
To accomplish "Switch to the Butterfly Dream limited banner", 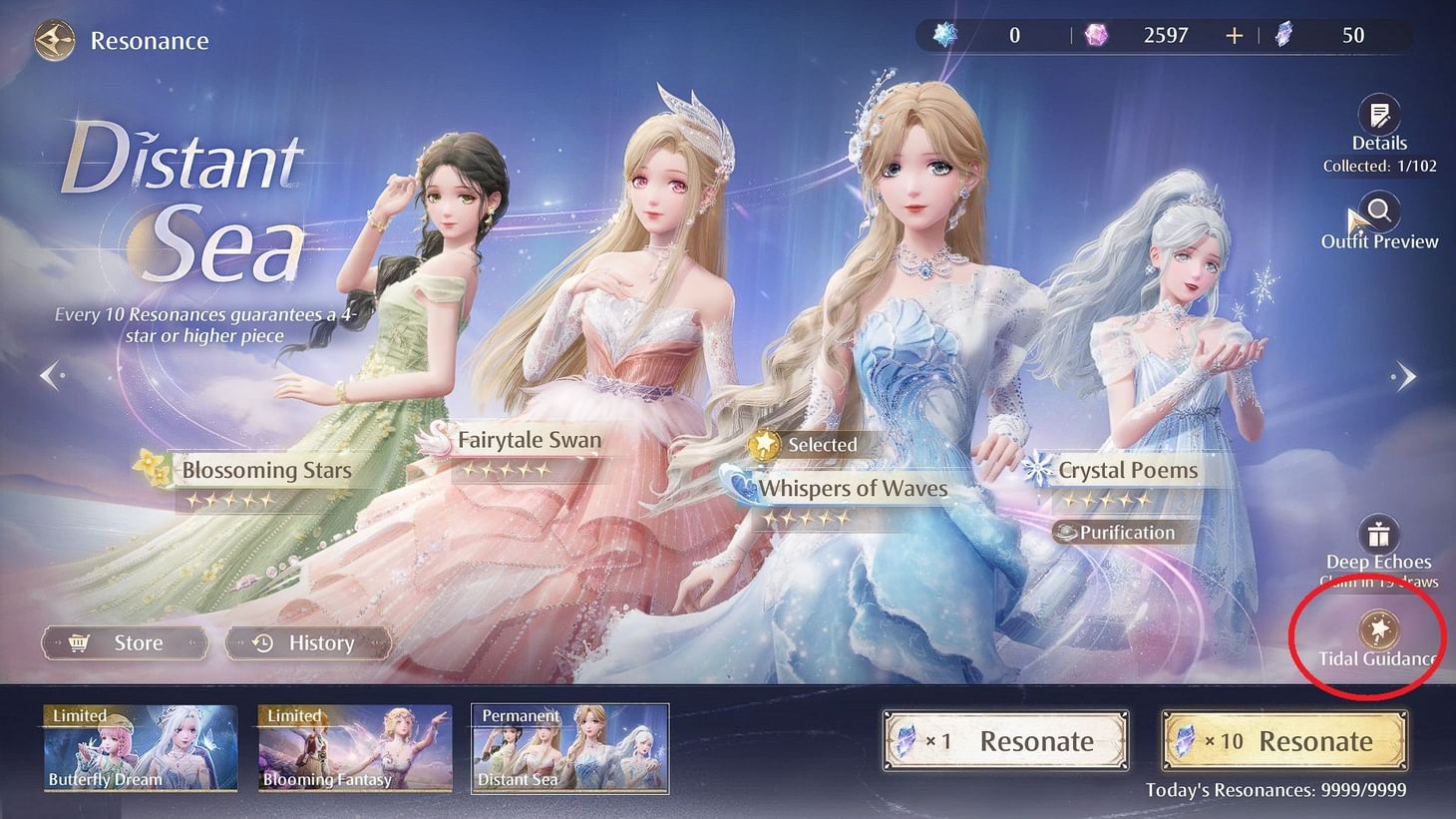I will (x=139, y=748).
